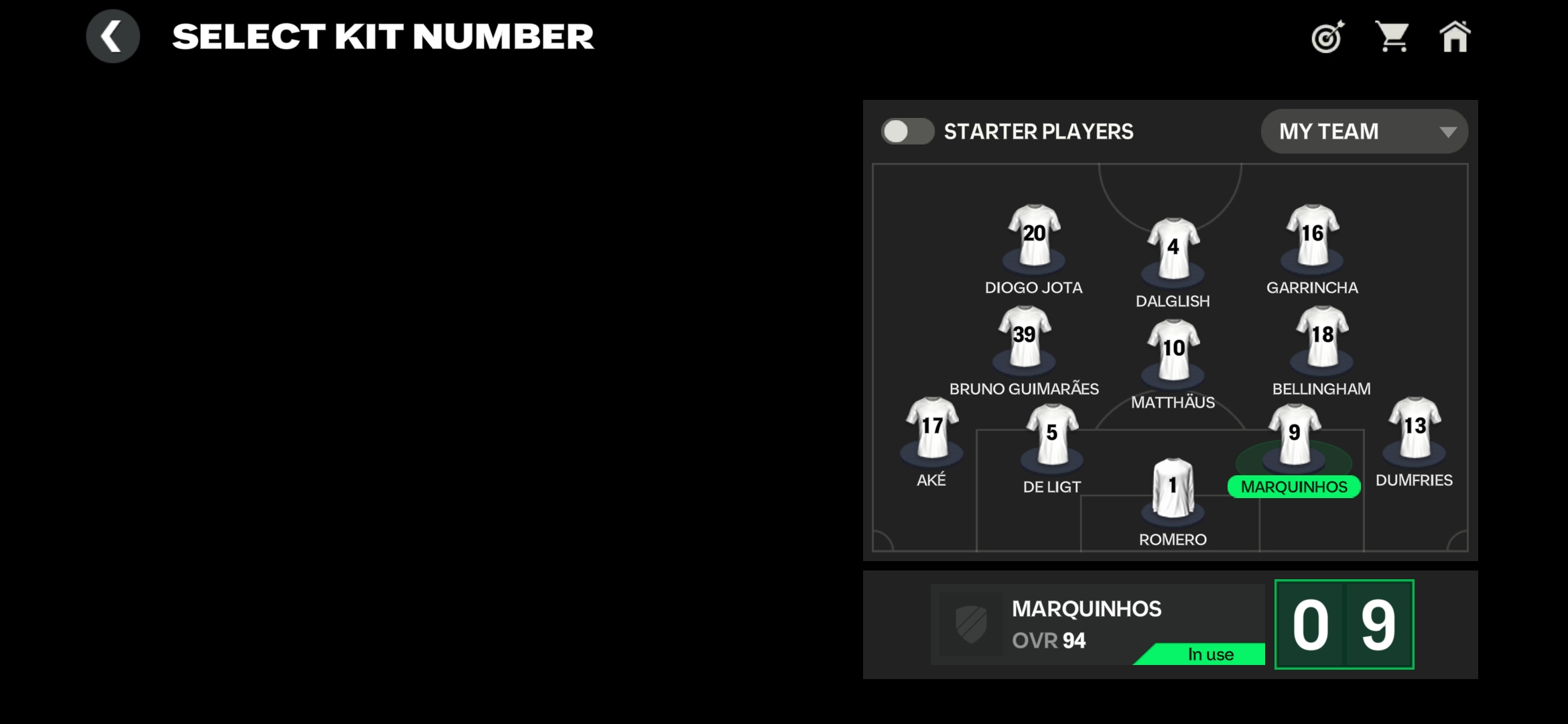
Task: Open the My Team dropdown
Action: click(1364, 131)
